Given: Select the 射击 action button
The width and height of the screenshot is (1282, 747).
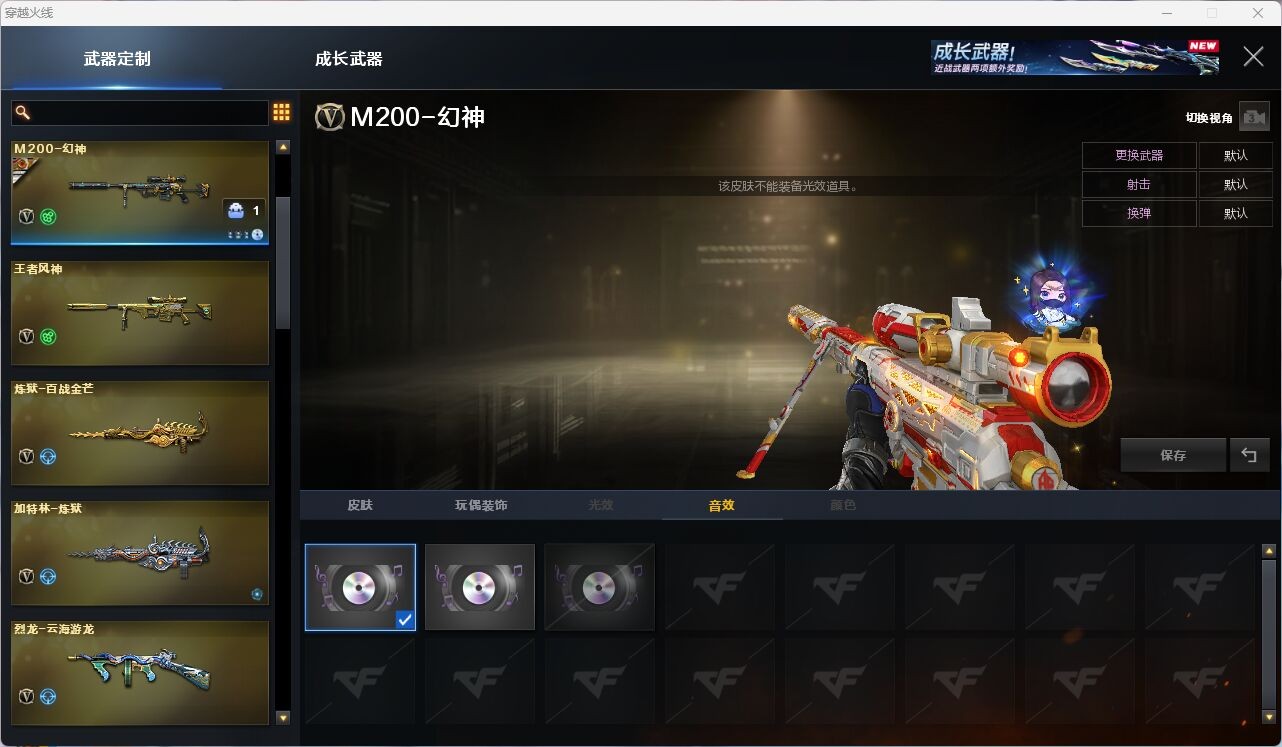Looking at the screenshot, I should [x=1139, y=185].
